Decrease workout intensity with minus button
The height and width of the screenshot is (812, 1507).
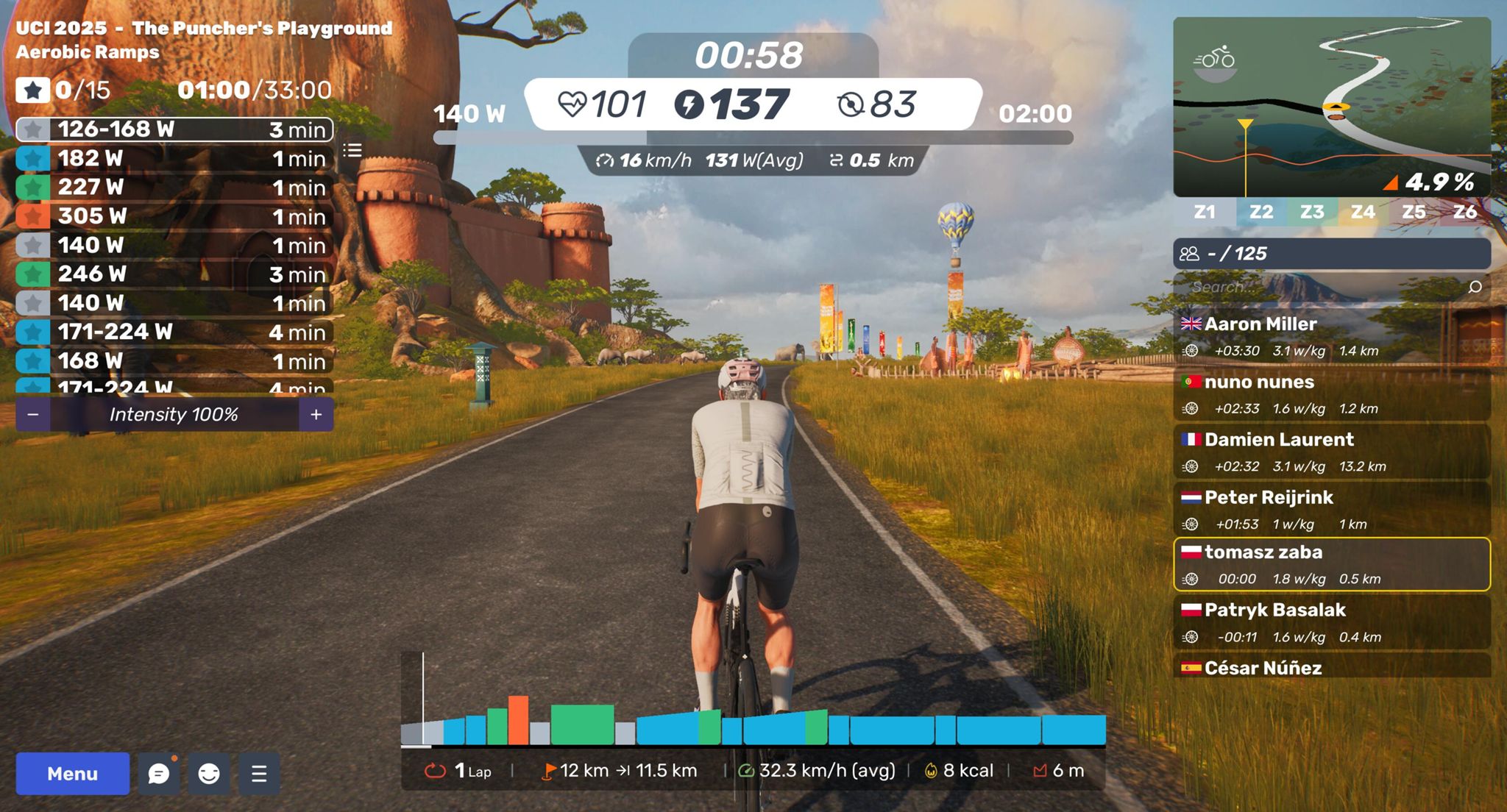coord(32,415)
